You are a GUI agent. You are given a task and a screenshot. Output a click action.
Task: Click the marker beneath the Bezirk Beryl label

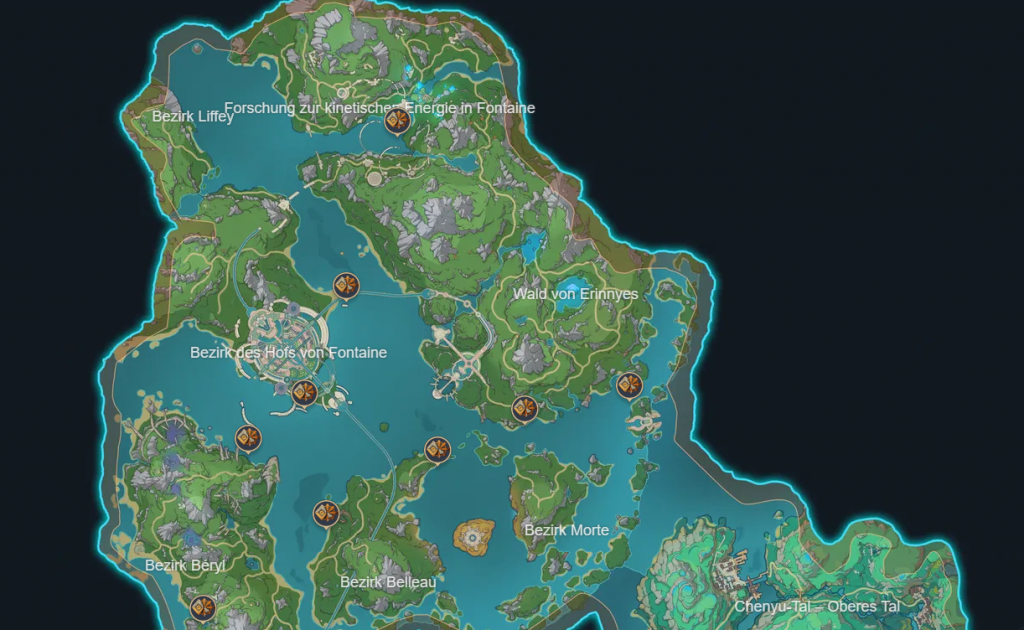203,607
